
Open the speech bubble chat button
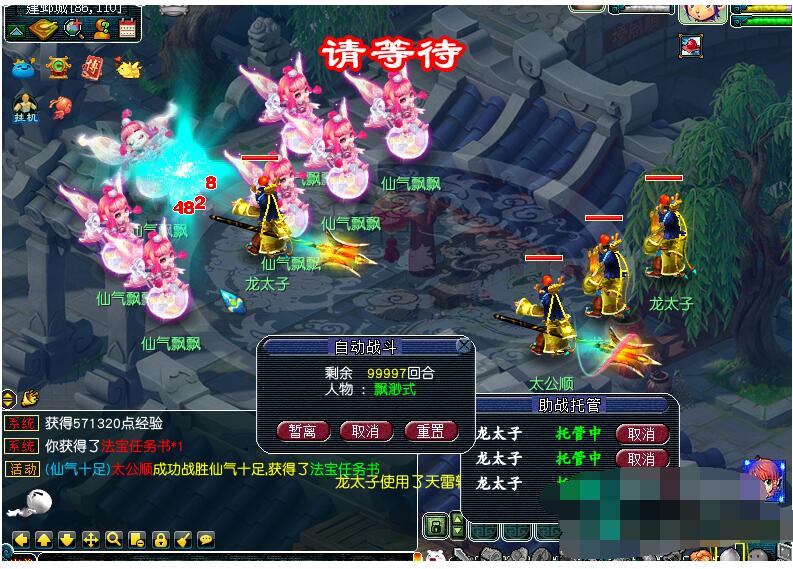pos(205,539)
